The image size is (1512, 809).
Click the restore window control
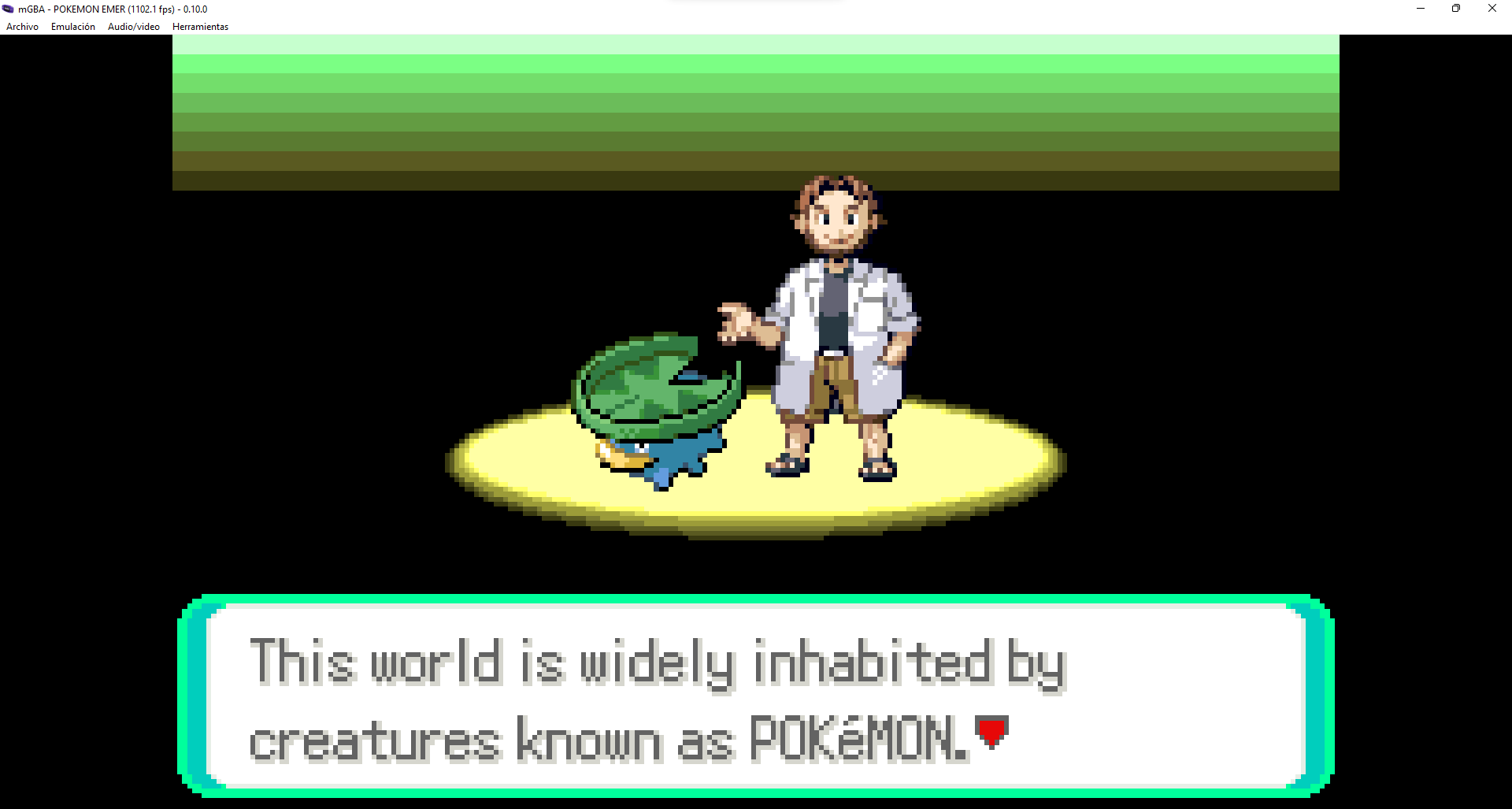pyautogui.click(x=1455, y=9)
